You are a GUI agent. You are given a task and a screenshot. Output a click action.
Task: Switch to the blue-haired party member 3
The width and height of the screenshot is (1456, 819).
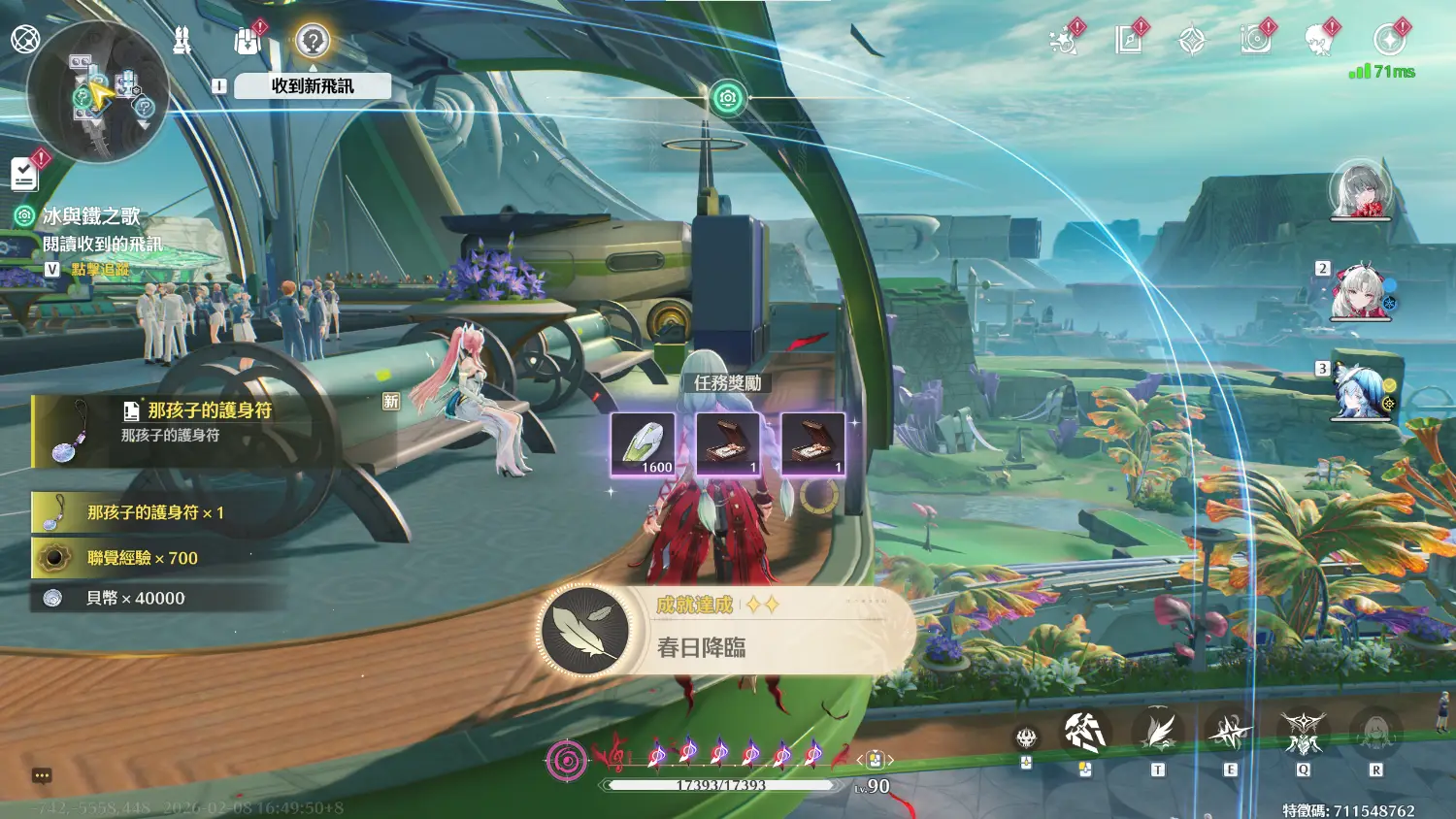point(1359,393)
